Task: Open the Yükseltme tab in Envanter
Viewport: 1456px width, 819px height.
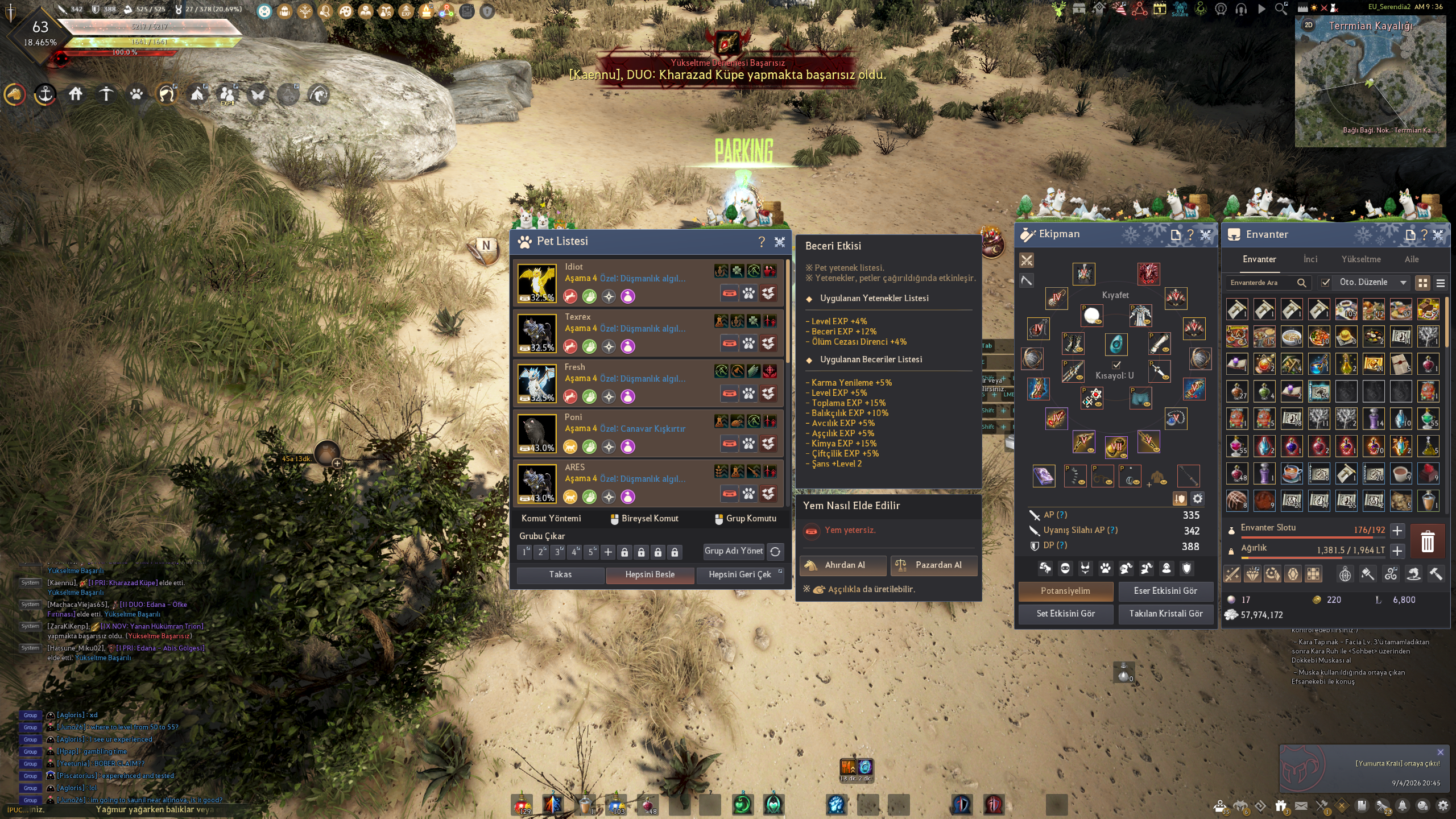Action: pos(1361,259)
